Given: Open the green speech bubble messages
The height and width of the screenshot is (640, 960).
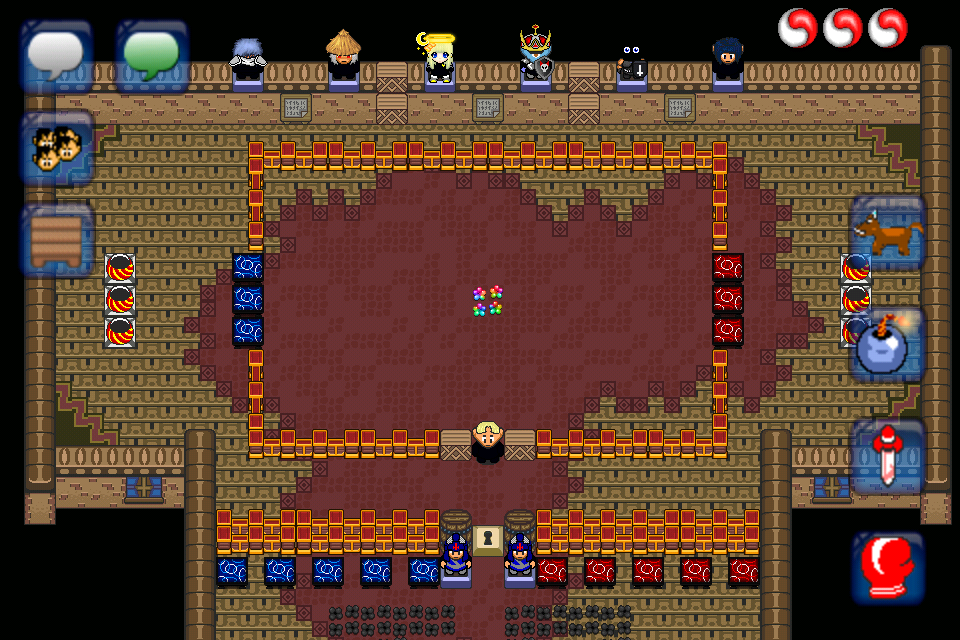Looking at the screenshot, I should 152,55.
